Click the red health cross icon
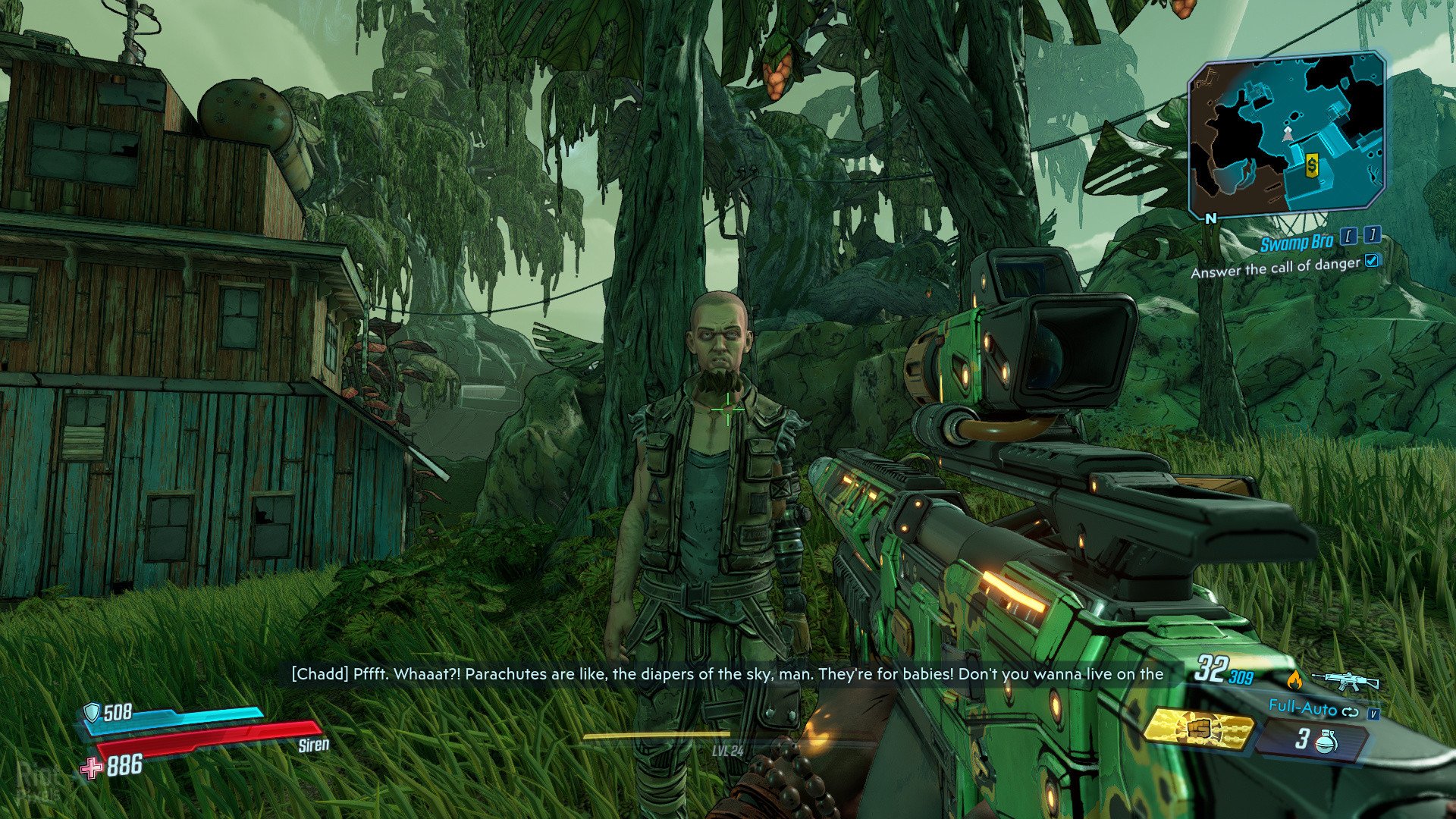This screenshot has height=819, width=1456. pos(92,768)
